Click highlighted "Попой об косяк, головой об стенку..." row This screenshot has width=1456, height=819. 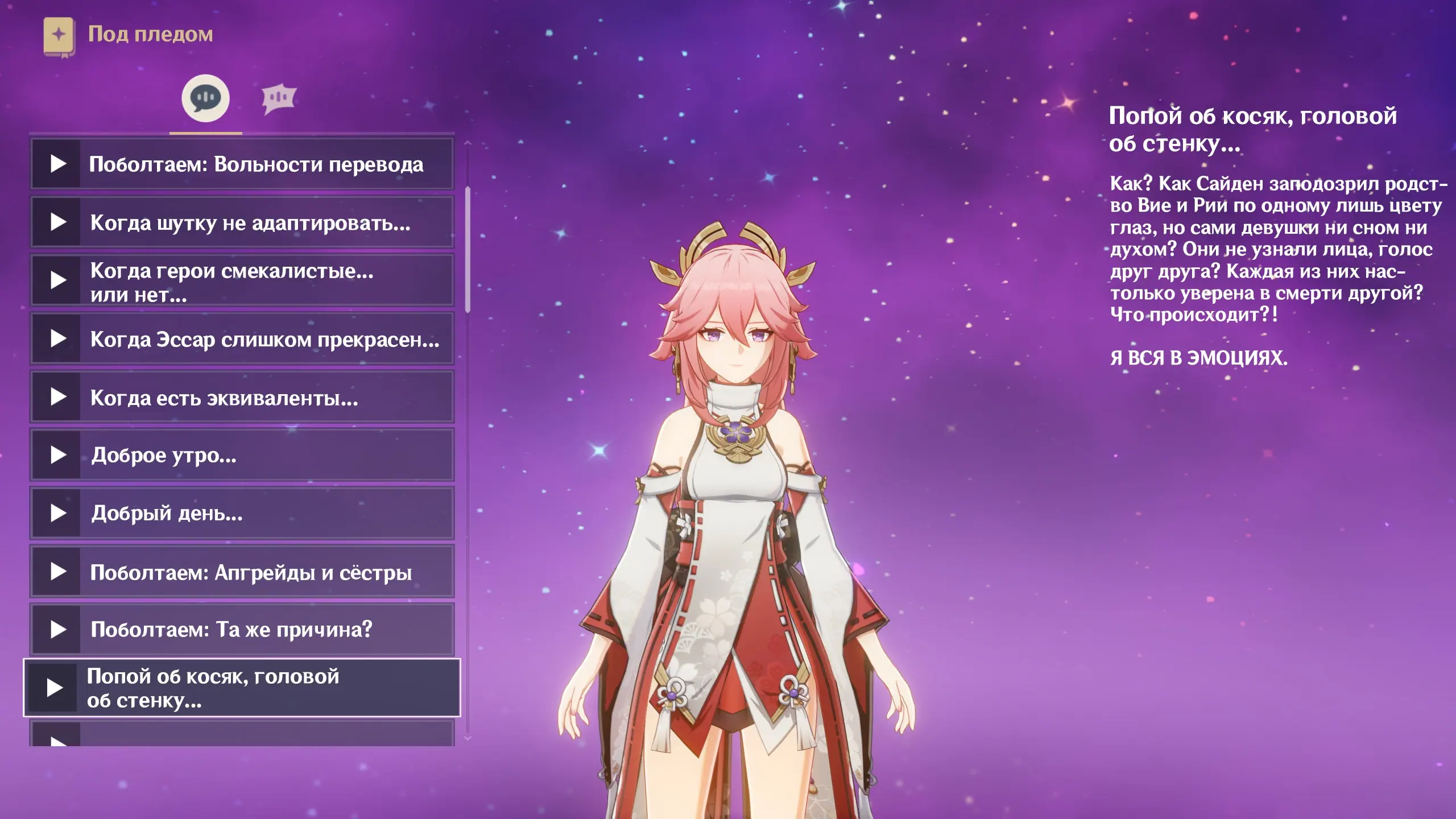click(x=242, y=688)
